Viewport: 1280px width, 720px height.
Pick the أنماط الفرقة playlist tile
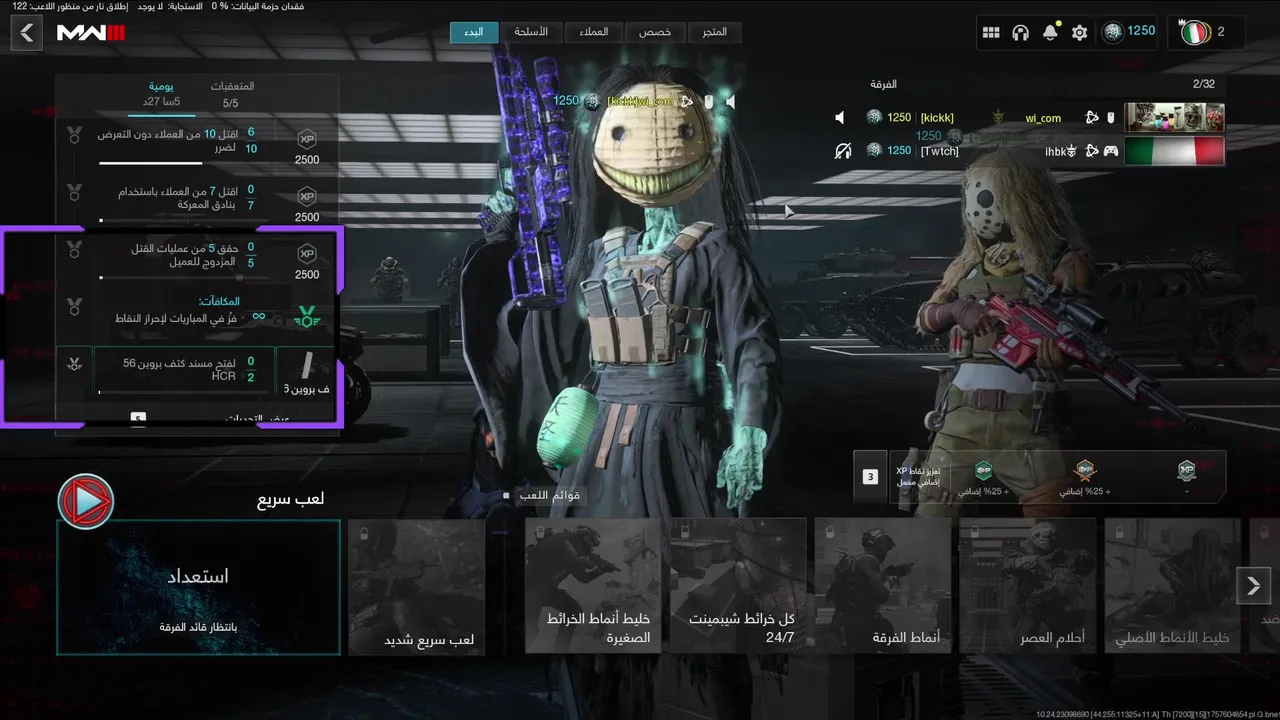(x=882, y=587)
